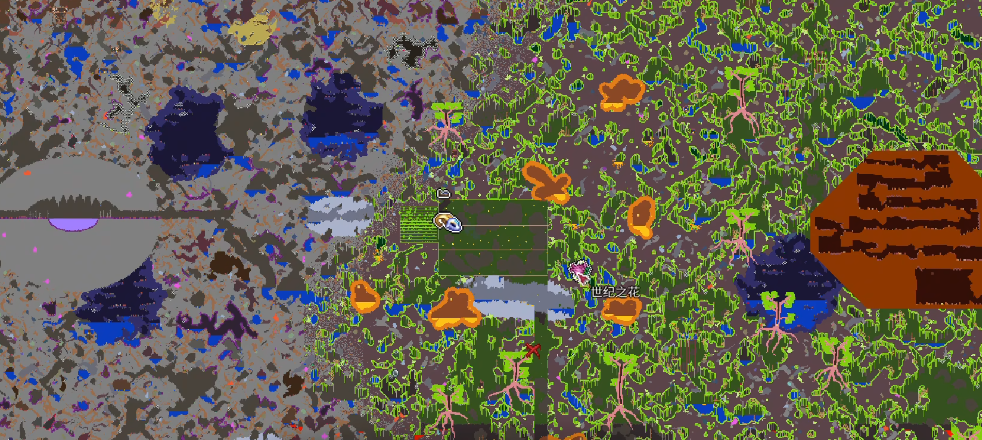Select the red X death marker
This screenshot has width=982, height=440.
coord(532,350)
